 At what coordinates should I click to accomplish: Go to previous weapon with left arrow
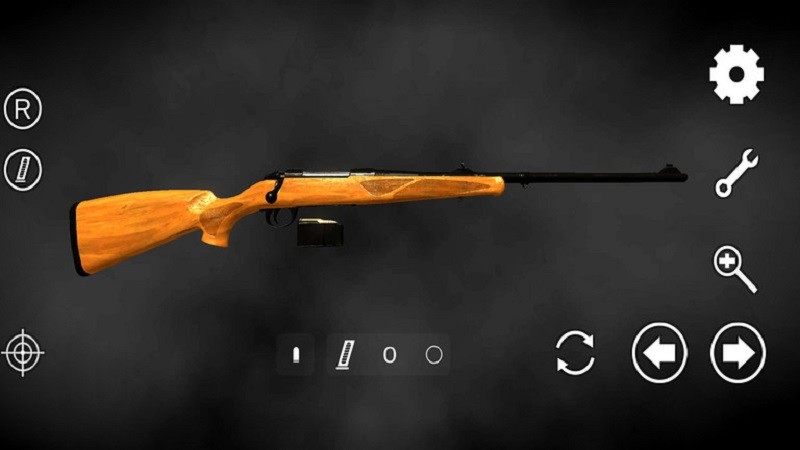(659, 353)
